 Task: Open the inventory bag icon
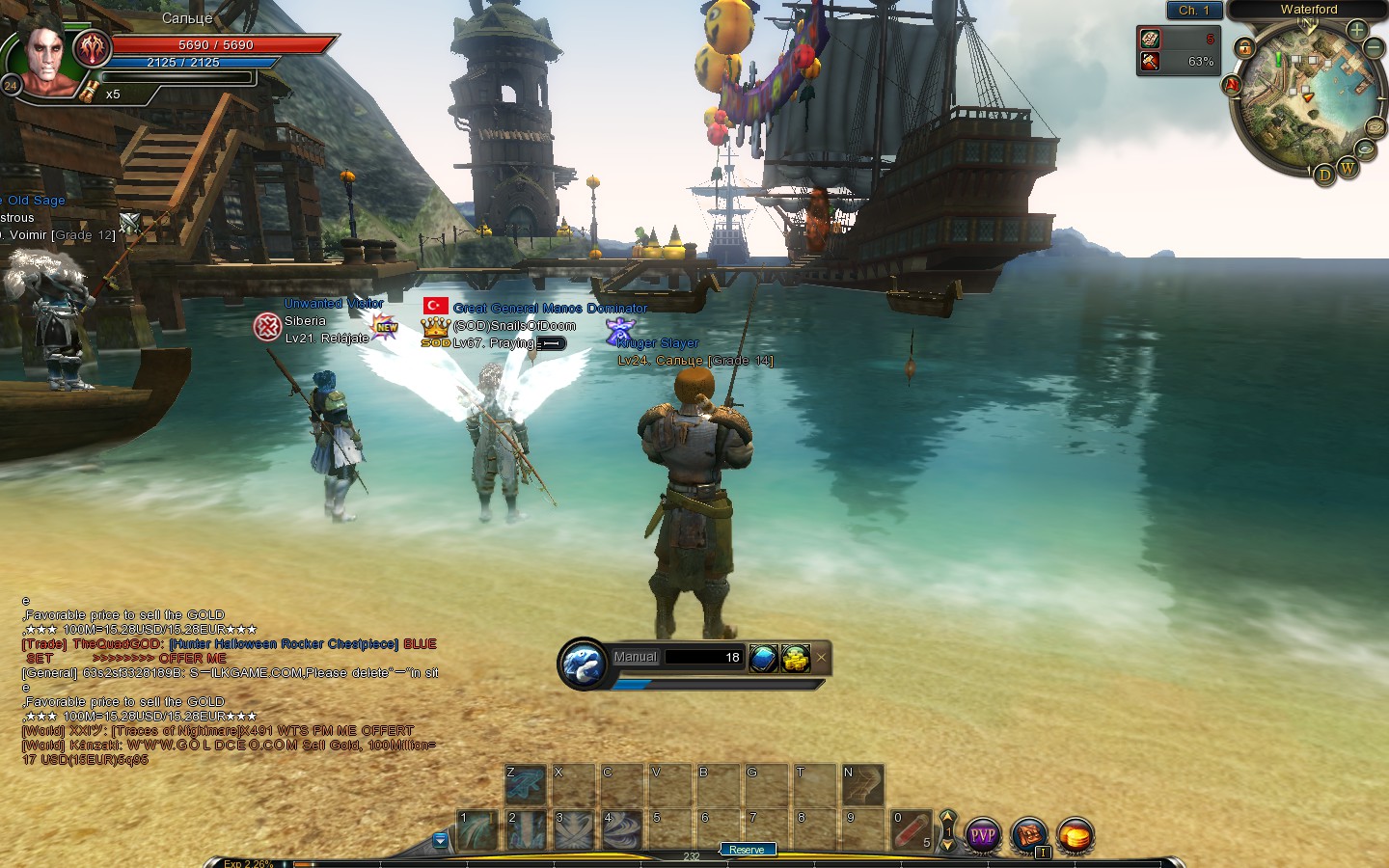[1028, 835]
